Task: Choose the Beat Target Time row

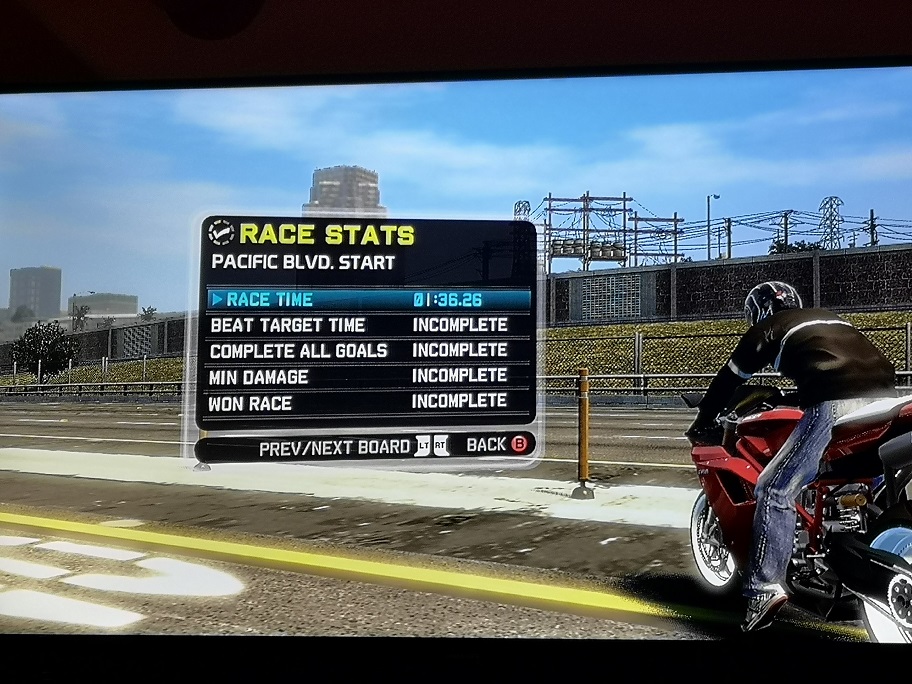Action: pos(368,325)
